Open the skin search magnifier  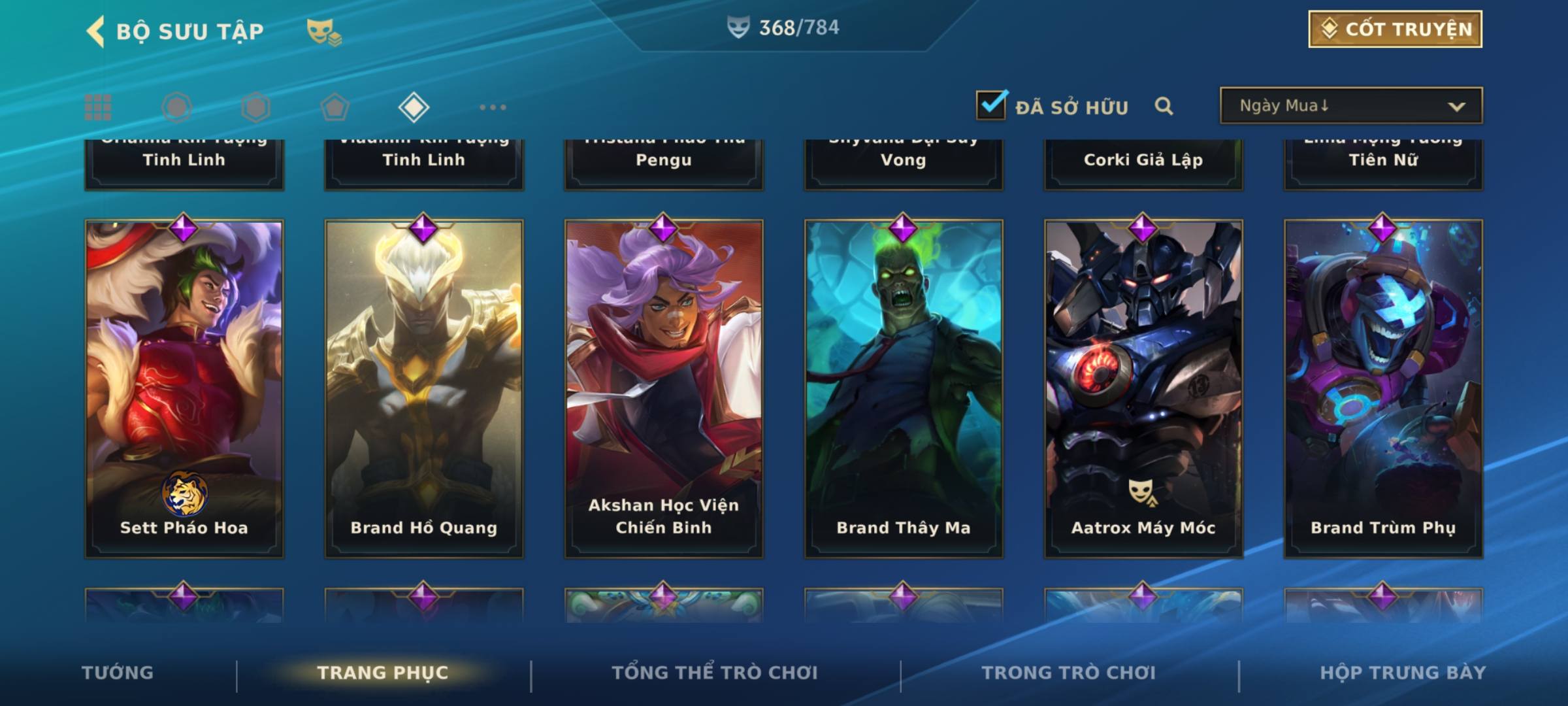(1164, 106)
